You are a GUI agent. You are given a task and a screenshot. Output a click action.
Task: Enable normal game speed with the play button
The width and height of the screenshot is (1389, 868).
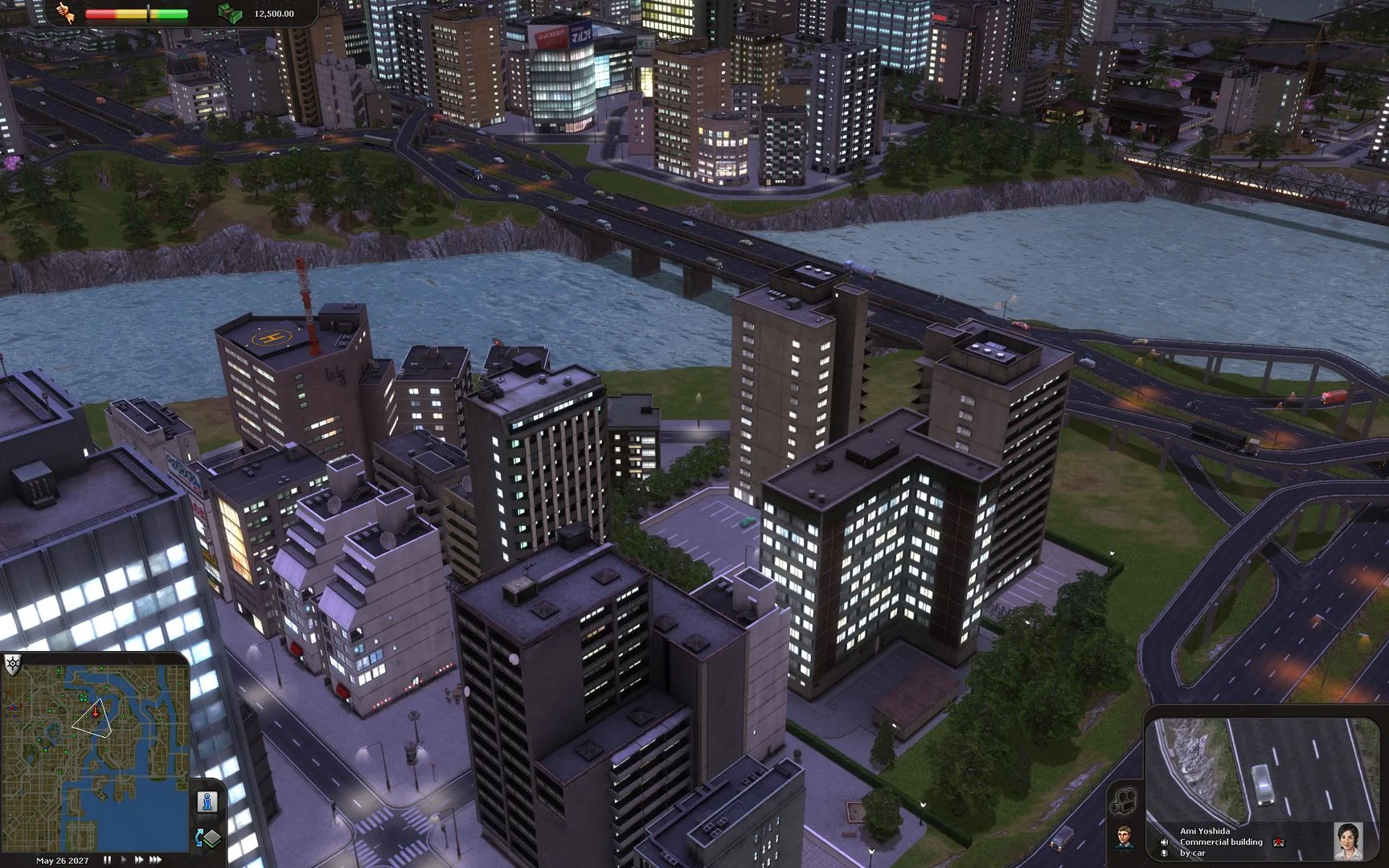124,860
